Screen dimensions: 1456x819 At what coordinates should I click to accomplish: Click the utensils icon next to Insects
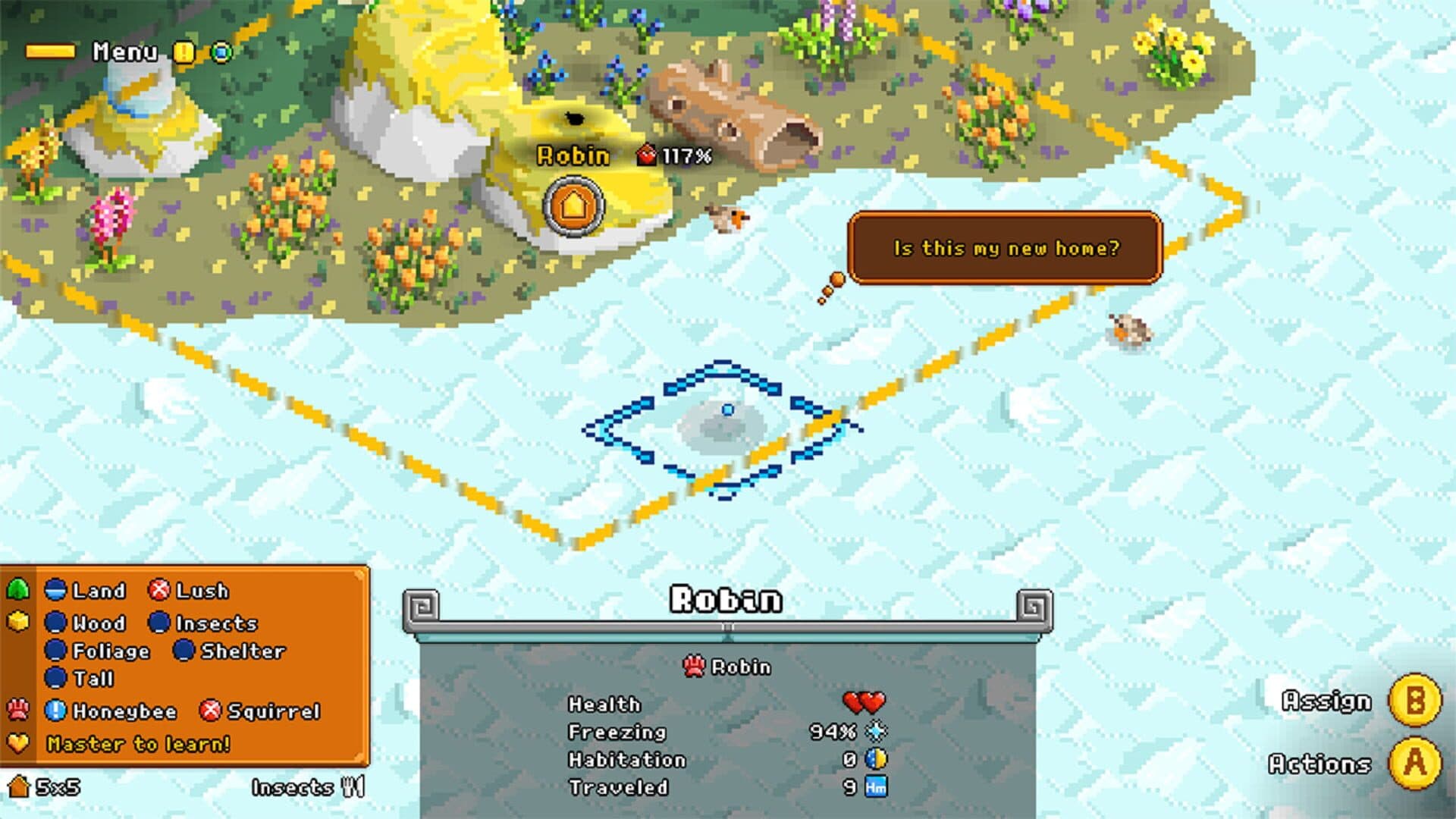tap(353, 786)
